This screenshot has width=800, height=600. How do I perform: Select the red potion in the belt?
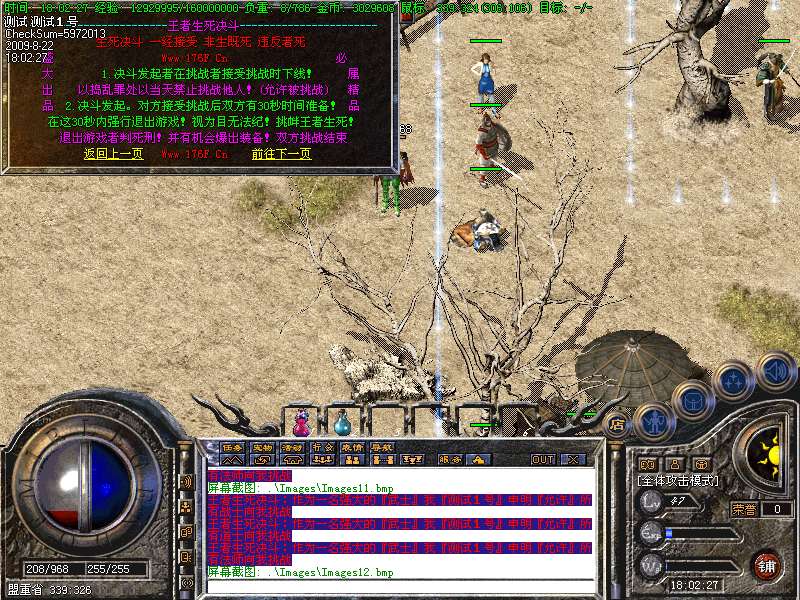[301, 418]
